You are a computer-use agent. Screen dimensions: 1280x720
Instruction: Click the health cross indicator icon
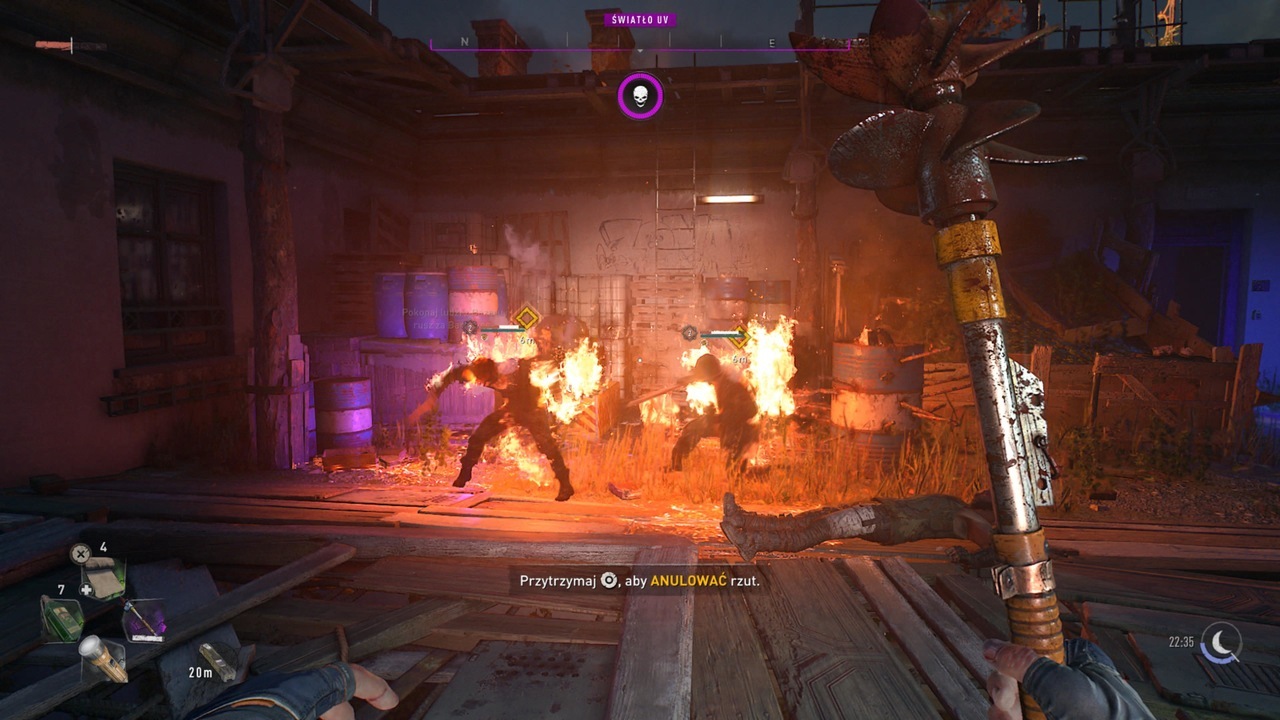click(x=85, y=588)
